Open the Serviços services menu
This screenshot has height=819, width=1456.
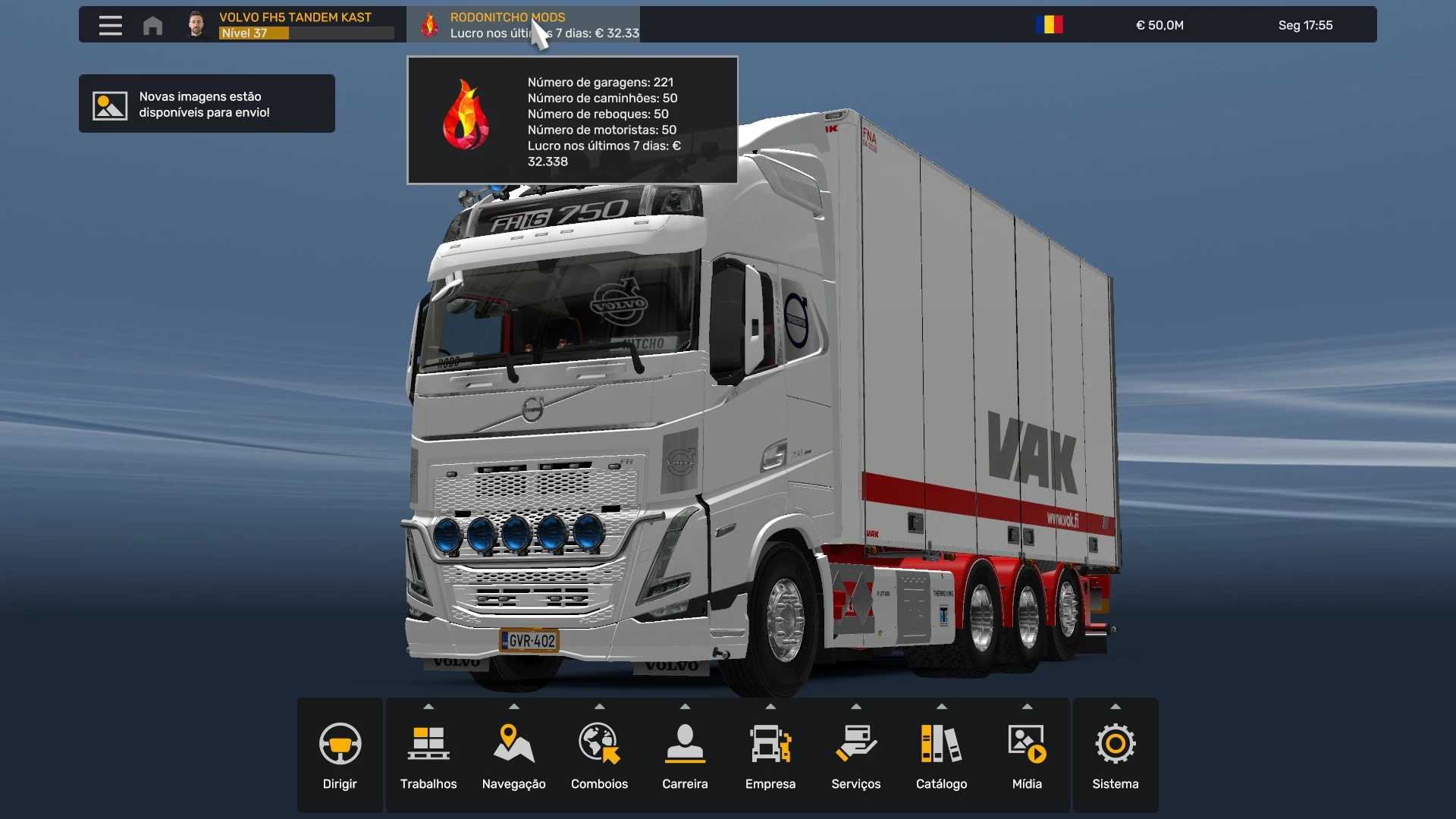tap(855, 755)
